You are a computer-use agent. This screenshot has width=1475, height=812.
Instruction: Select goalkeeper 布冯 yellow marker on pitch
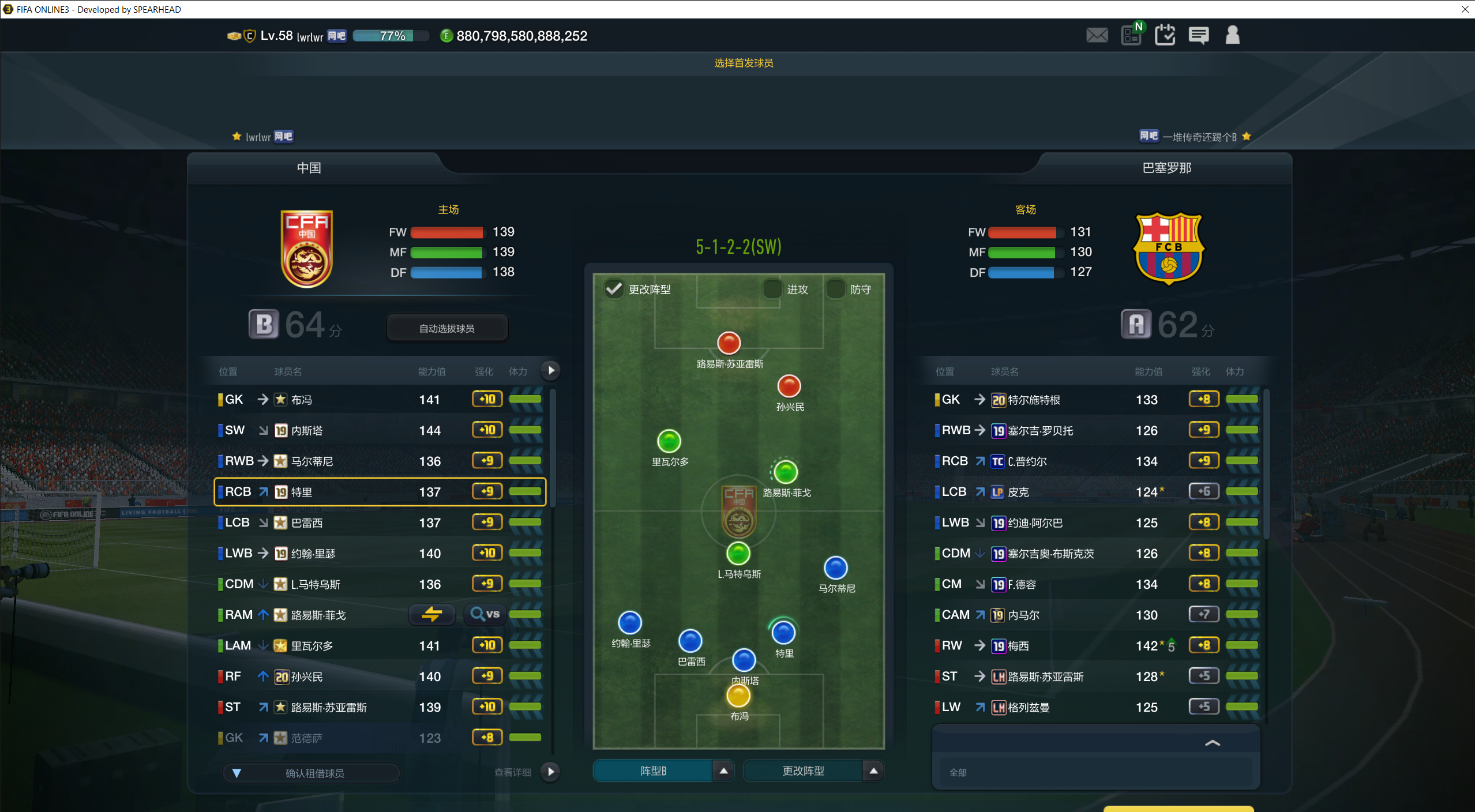(x=738, y=696)
